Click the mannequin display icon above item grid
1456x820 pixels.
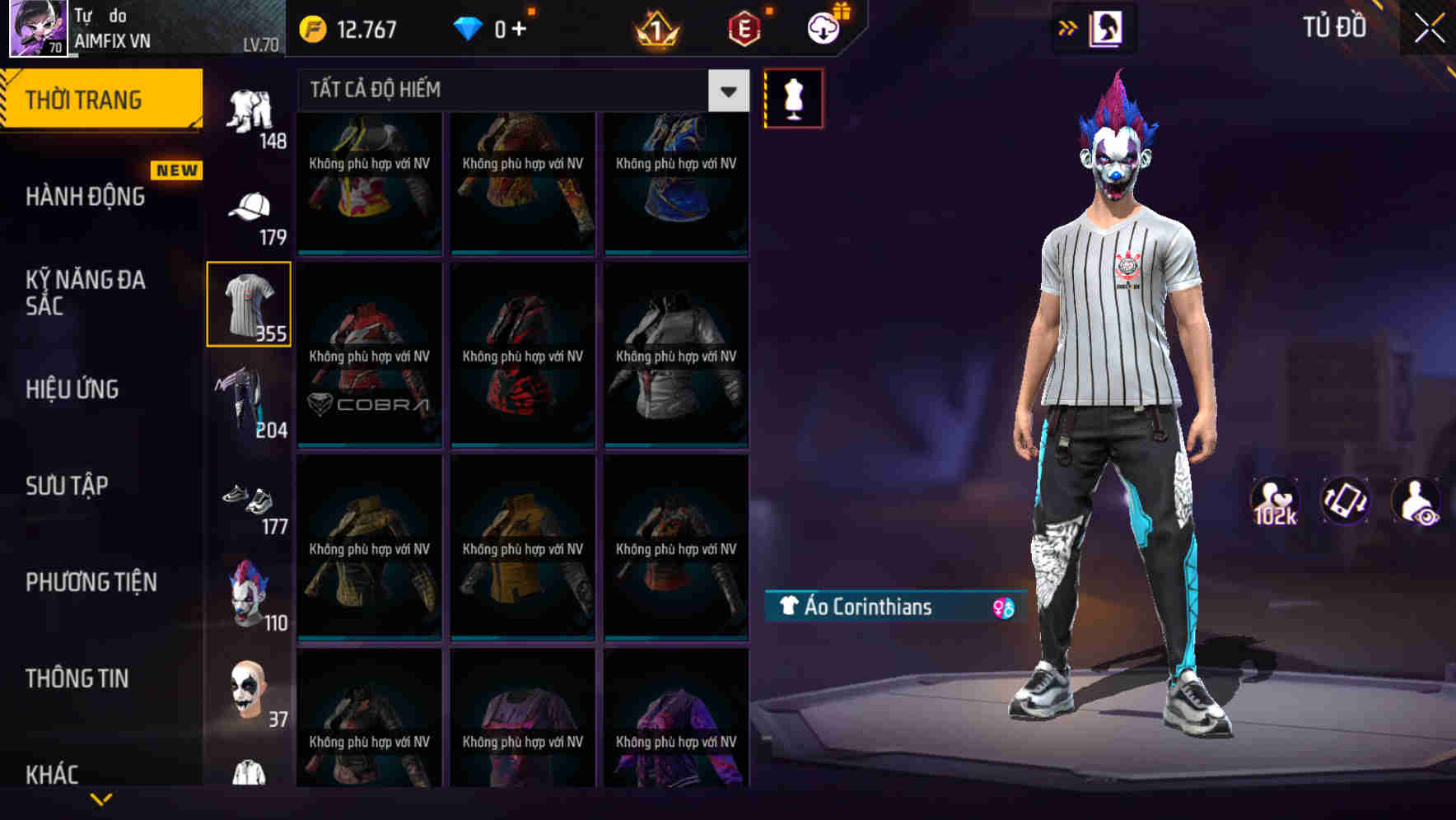(x=793, y=97)
